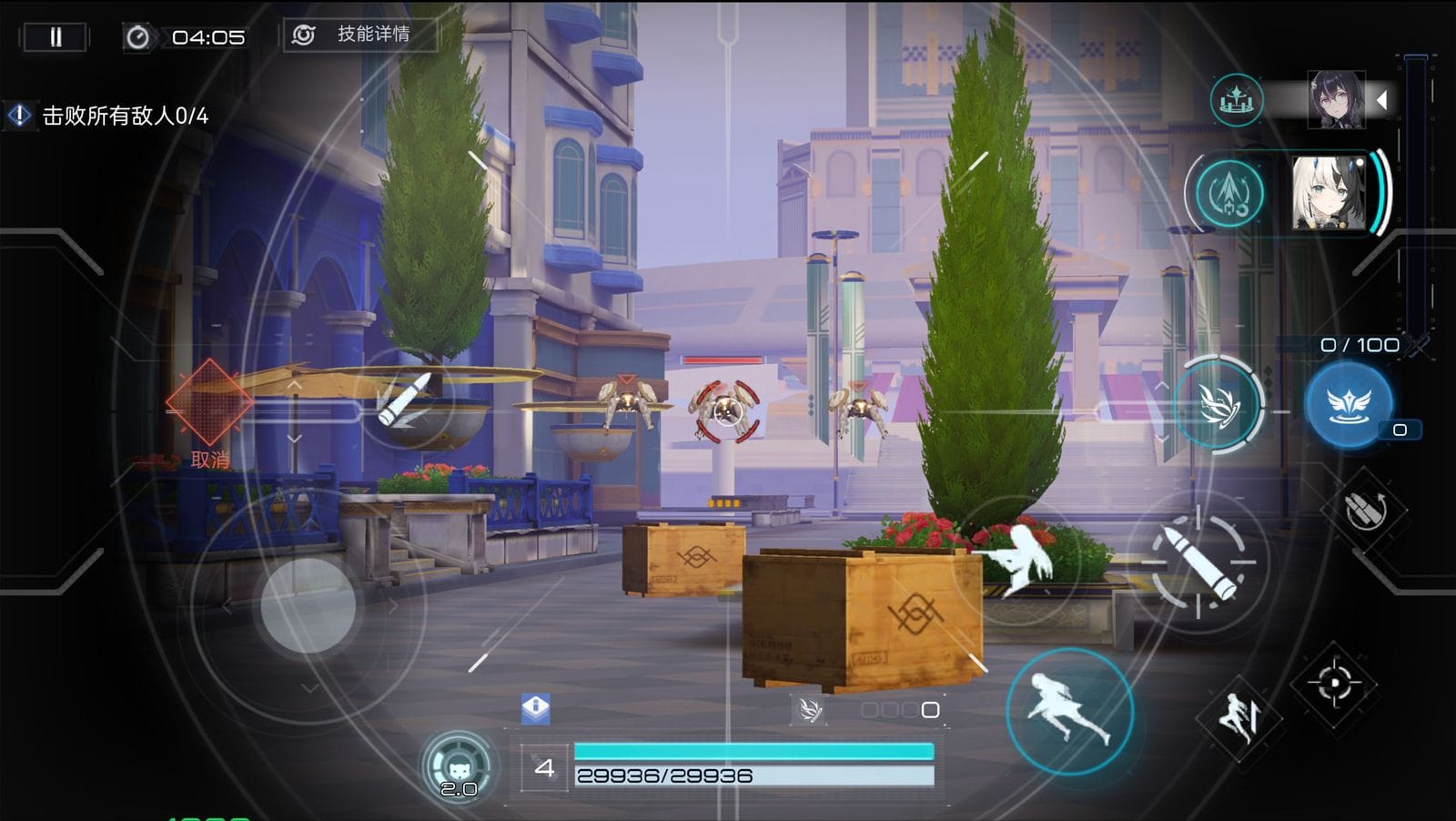Pause the game

click(x=56, y=37)
